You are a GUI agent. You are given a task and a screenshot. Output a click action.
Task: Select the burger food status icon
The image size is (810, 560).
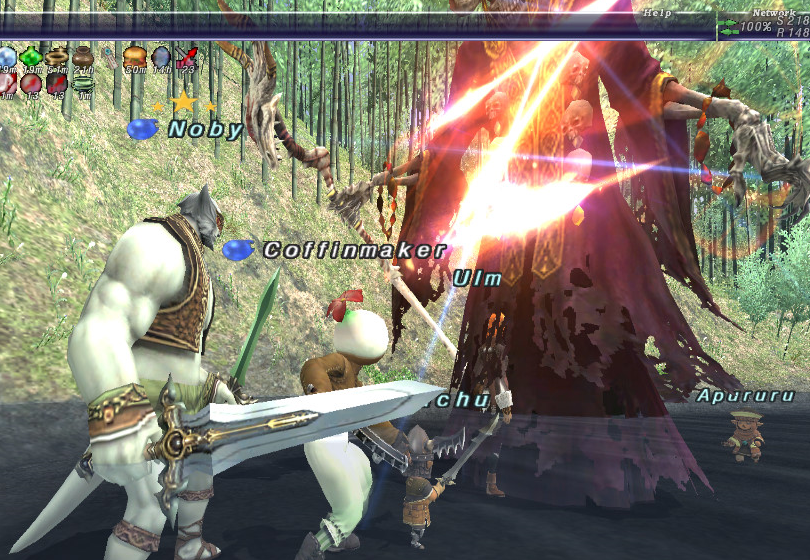pyautogui.click(x=135, y=56)
